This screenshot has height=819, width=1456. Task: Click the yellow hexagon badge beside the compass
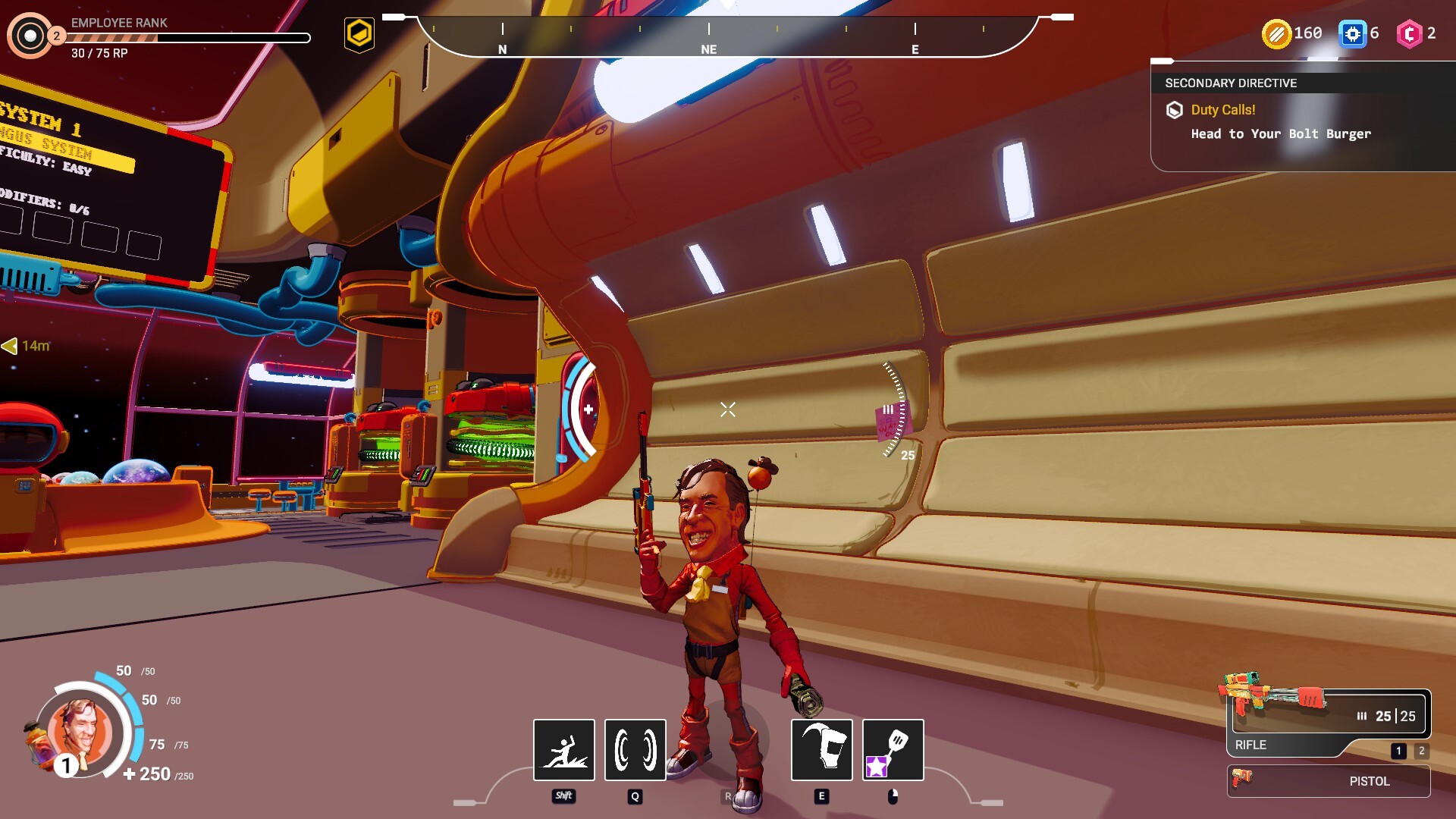tap(359, 33)
